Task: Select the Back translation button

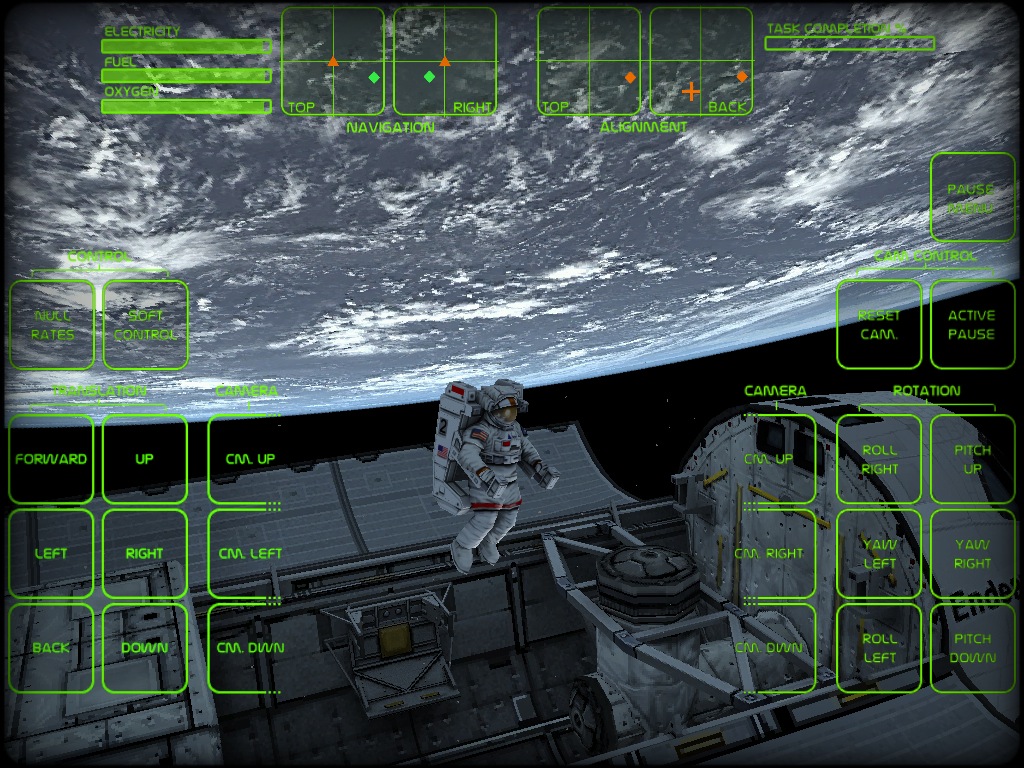Action: 51,648
